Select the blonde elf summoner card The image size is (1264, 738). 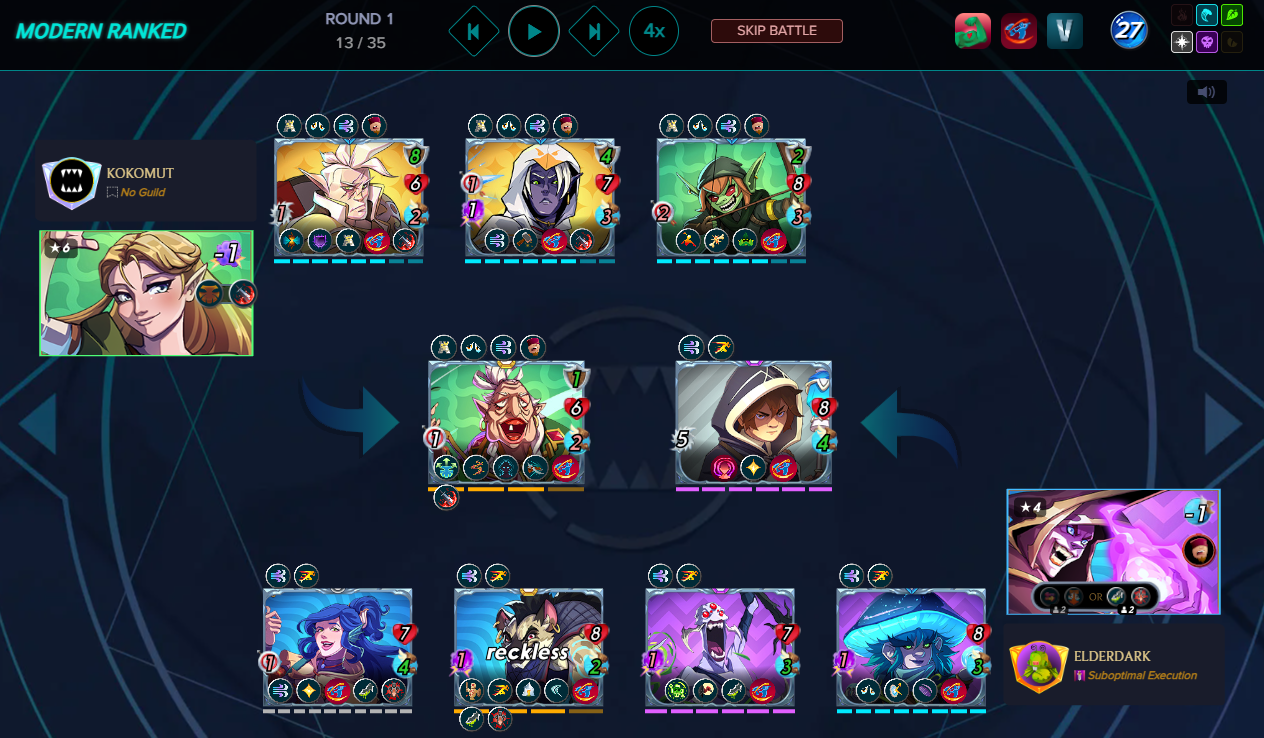pos(146,293)
